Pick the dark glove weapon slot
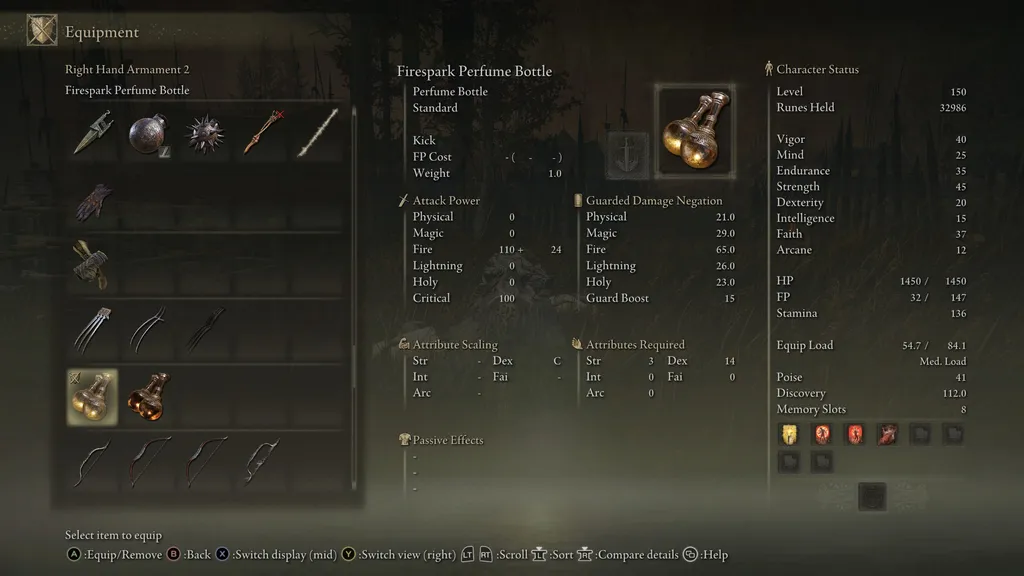This screenshot has width=1024, height=576. pos(92,200)
